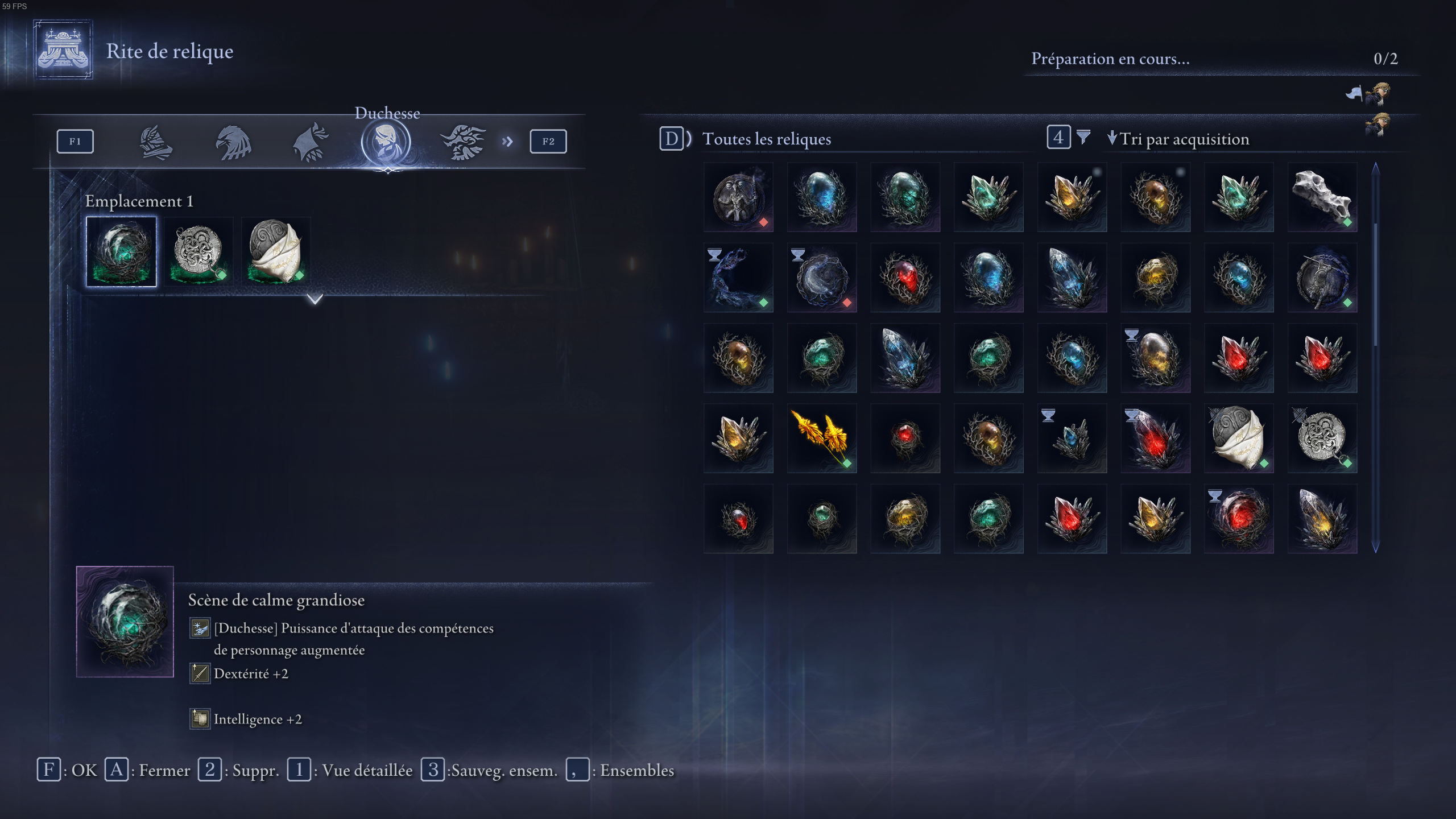
Task: Toggle the equipped green relic in Emplacement 1
Action: point(121,251)
